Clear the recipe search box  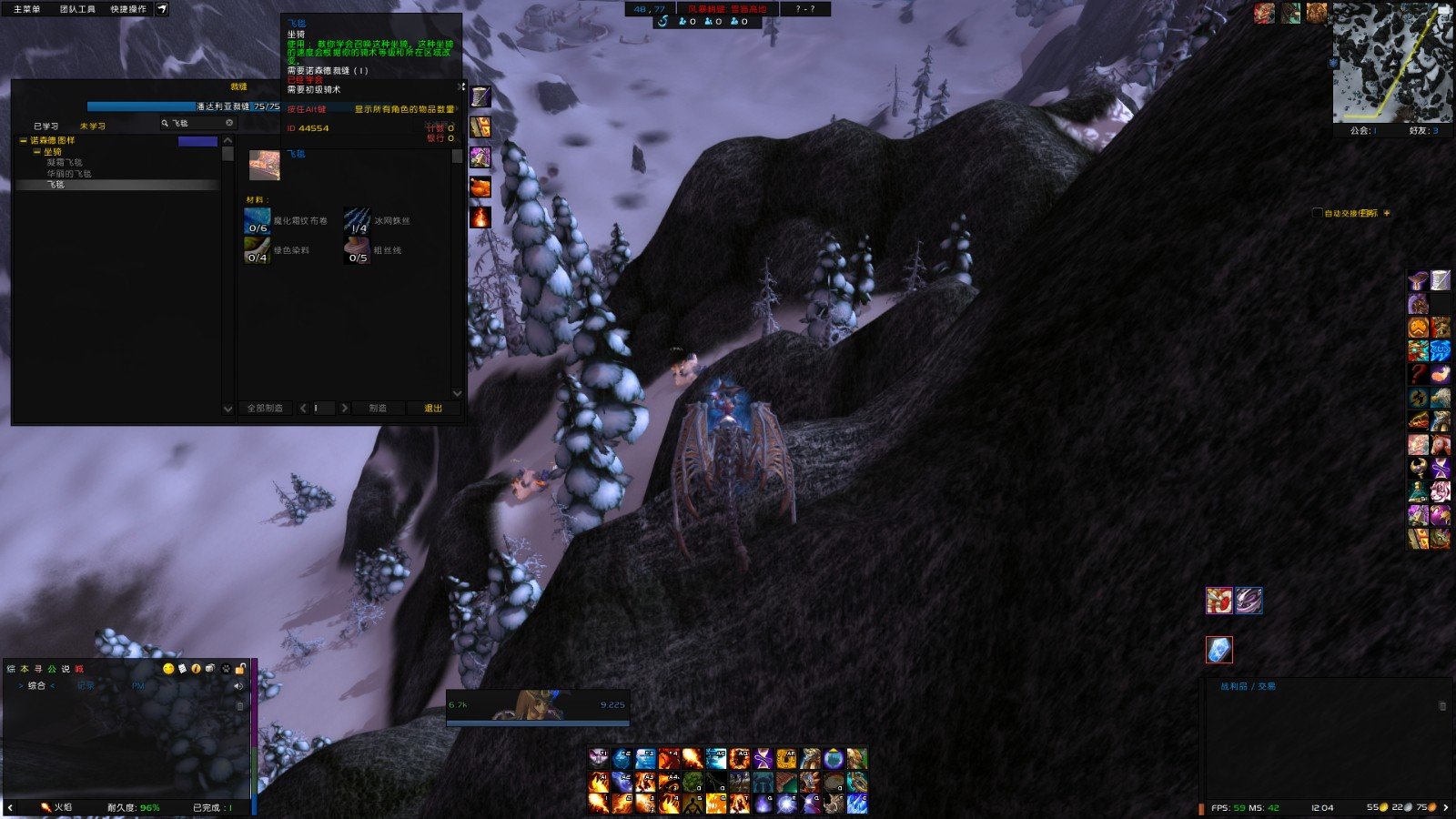[229, 123]
